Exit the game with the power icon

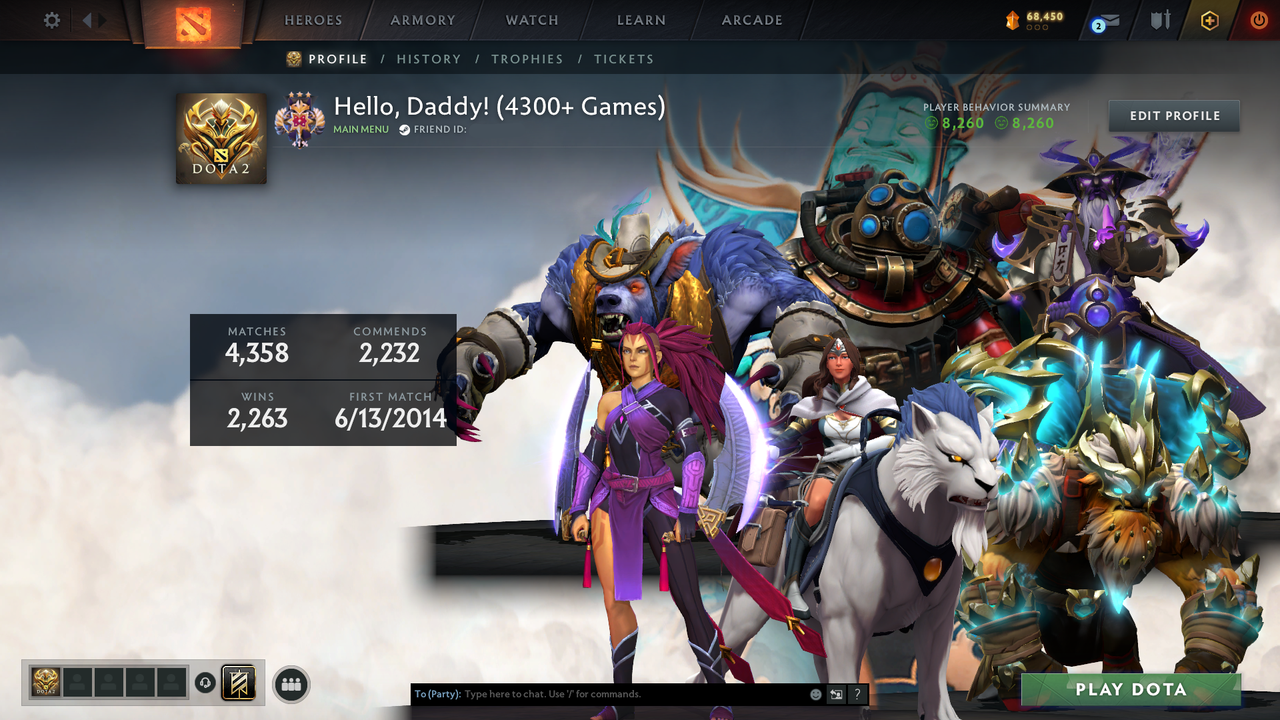[1258, 19]
